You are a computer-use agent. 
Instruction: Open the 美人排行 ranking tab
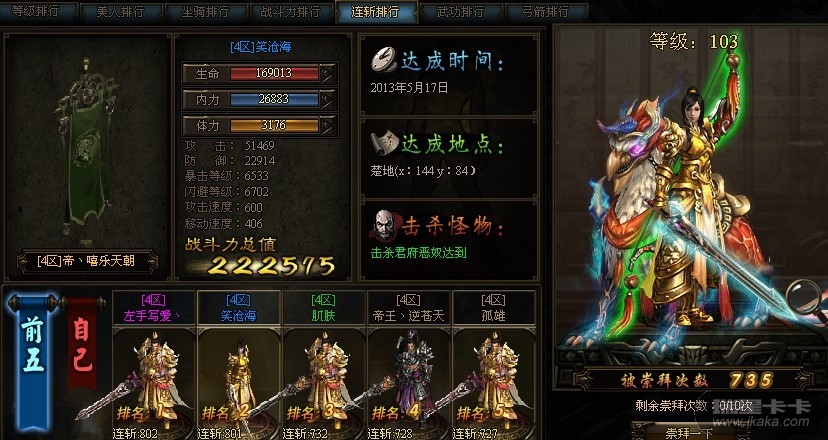click(x=120, y=12)
